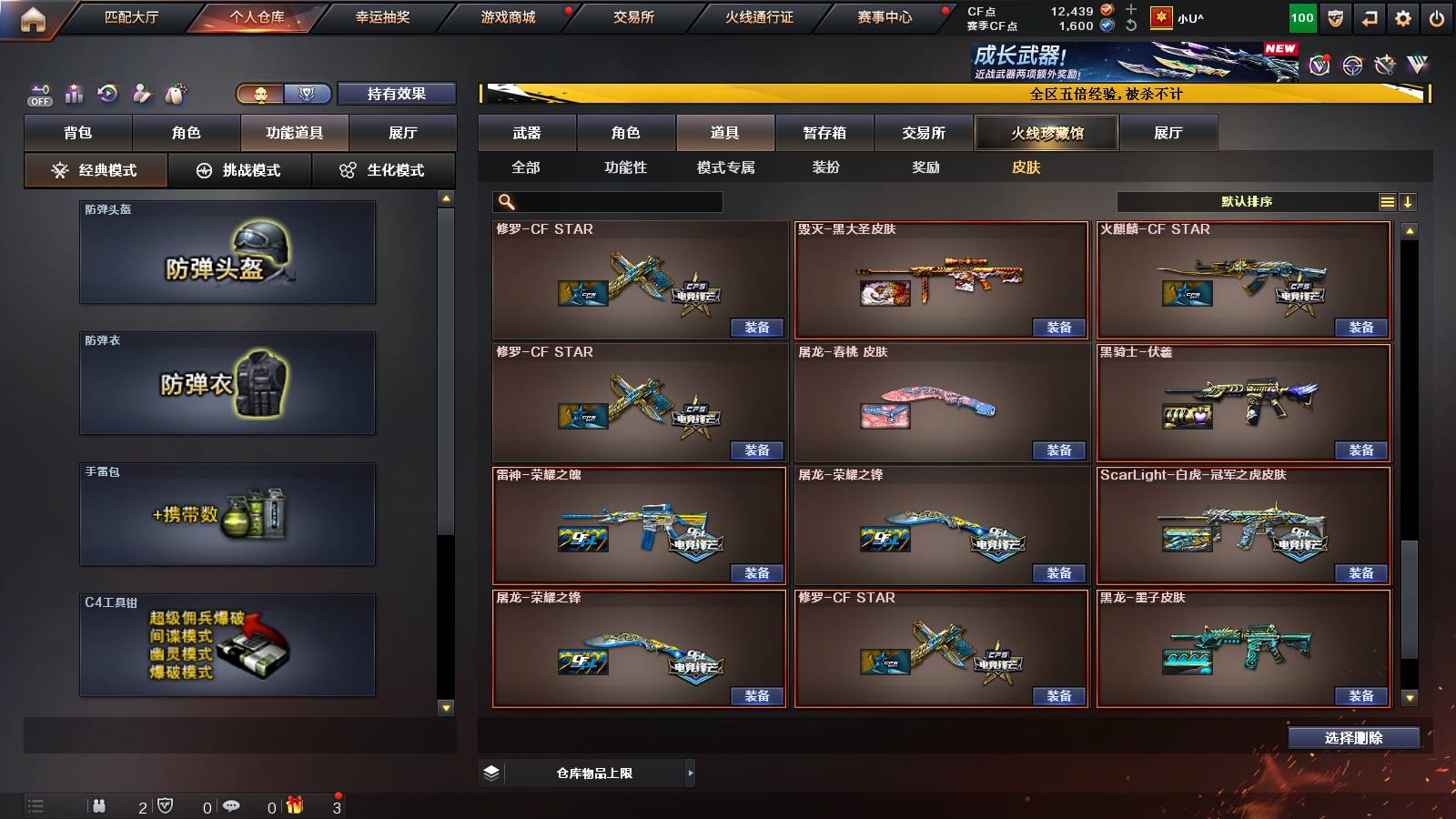Toggle the list view icon beside the sort bar
Image resolution: width=1456 pixels, height=819 pixels.
click(1387, 201)
